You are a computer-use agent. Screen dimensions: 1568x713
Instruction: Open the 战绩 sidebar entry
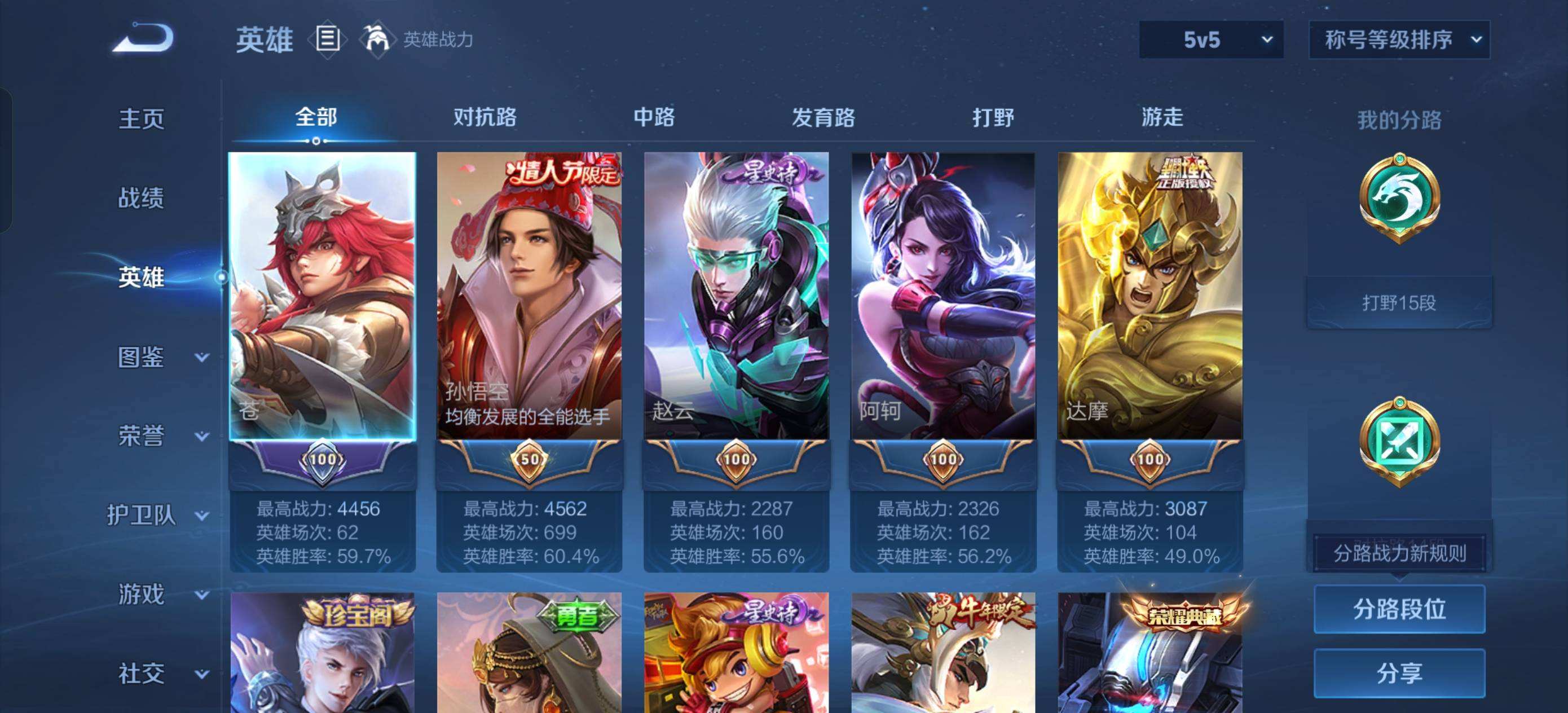click(x=141, y=198)
